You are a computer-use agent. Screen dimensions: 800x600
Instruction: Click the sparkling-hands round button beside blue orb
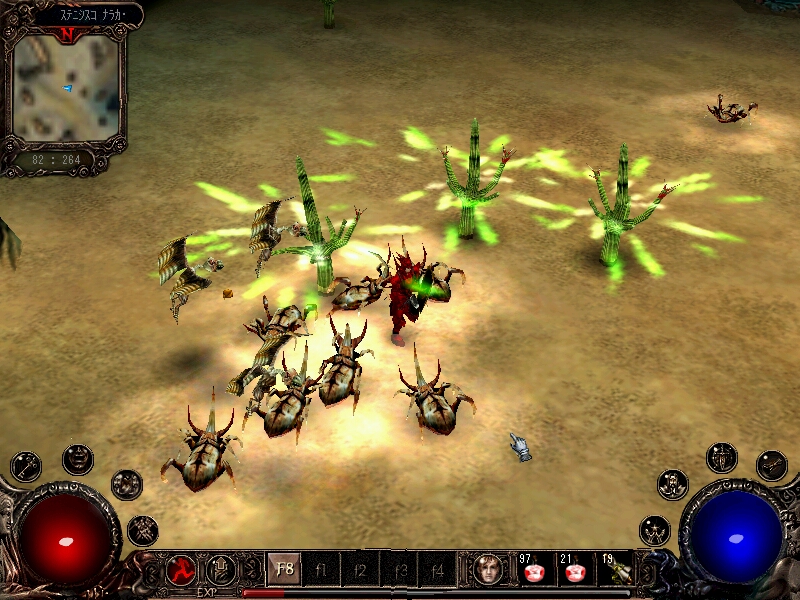point(655,530)
